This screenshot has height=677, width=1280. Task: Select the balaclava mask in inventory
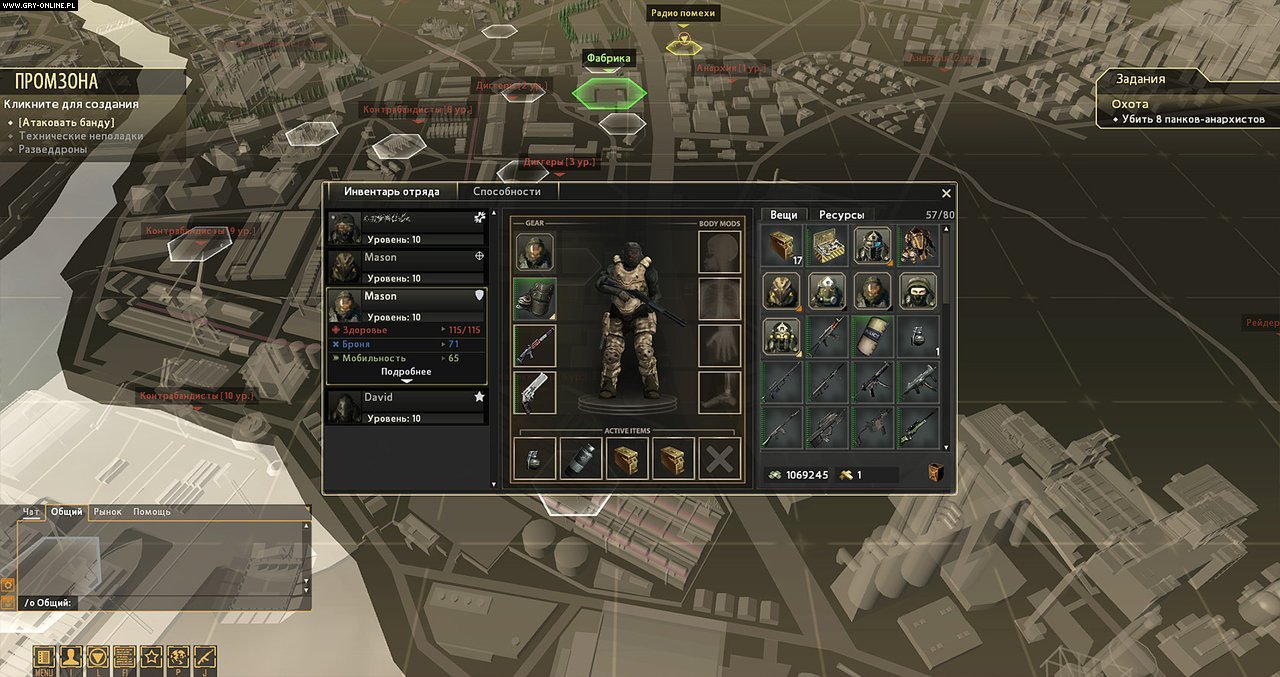tap(917, 291)
